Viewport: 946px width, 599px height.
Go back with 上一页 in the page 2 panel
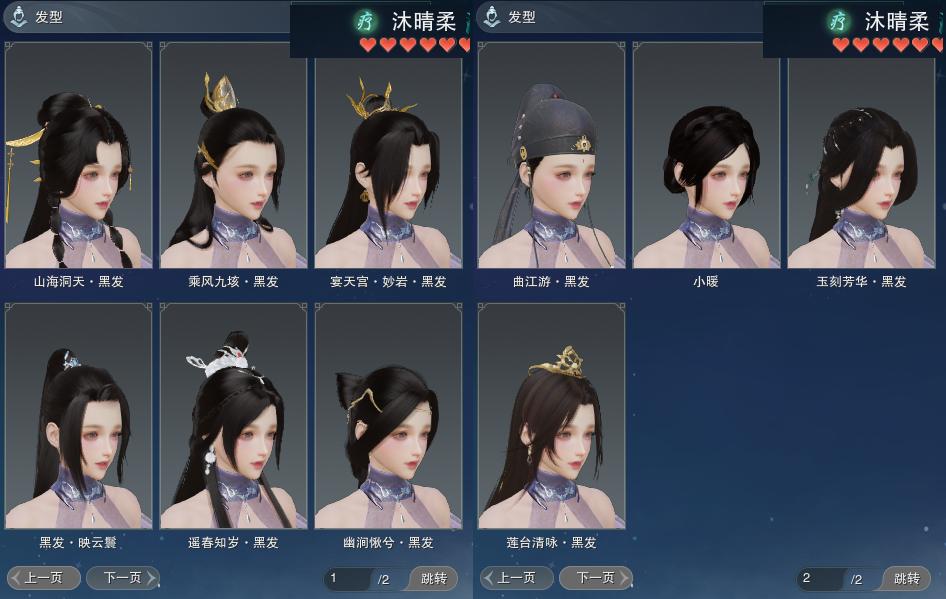coord(517,578)
